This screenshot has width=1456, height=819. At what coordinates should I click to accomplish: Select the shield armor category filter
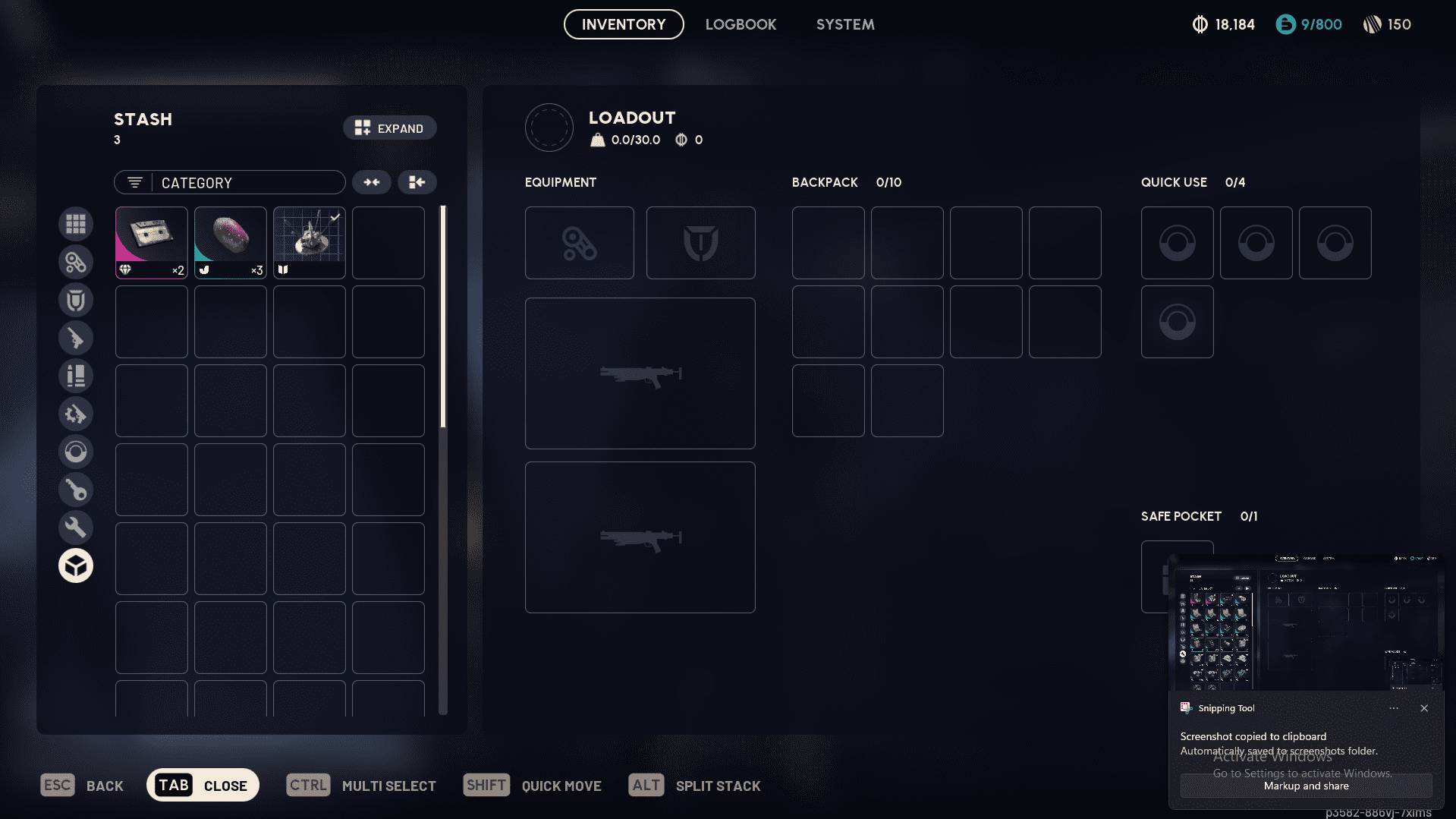pyautogui.click(x=76, y=300)
